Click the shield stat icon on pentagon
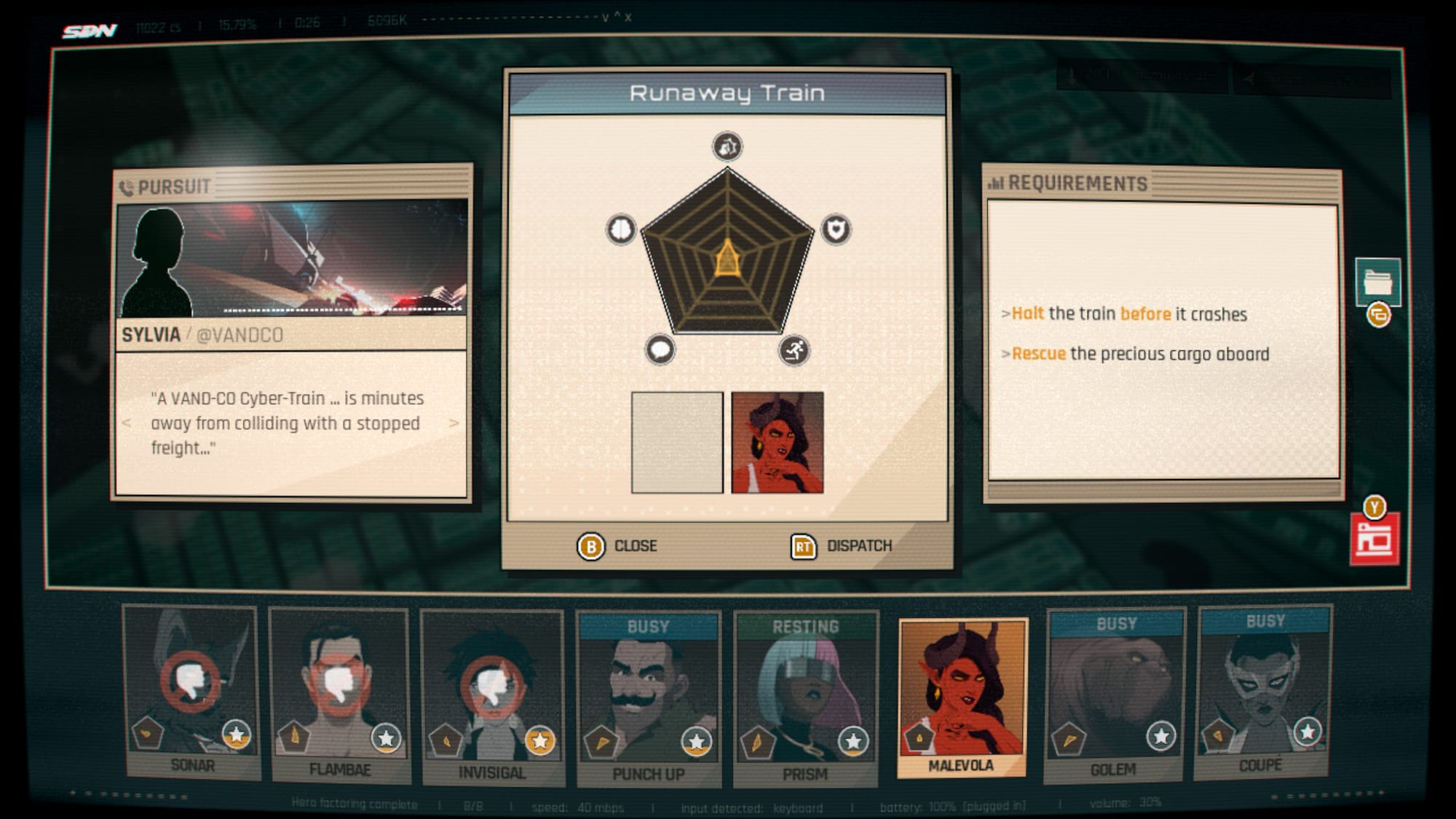The width and height of the screenshot is (1456, 819). pos(836,229)
